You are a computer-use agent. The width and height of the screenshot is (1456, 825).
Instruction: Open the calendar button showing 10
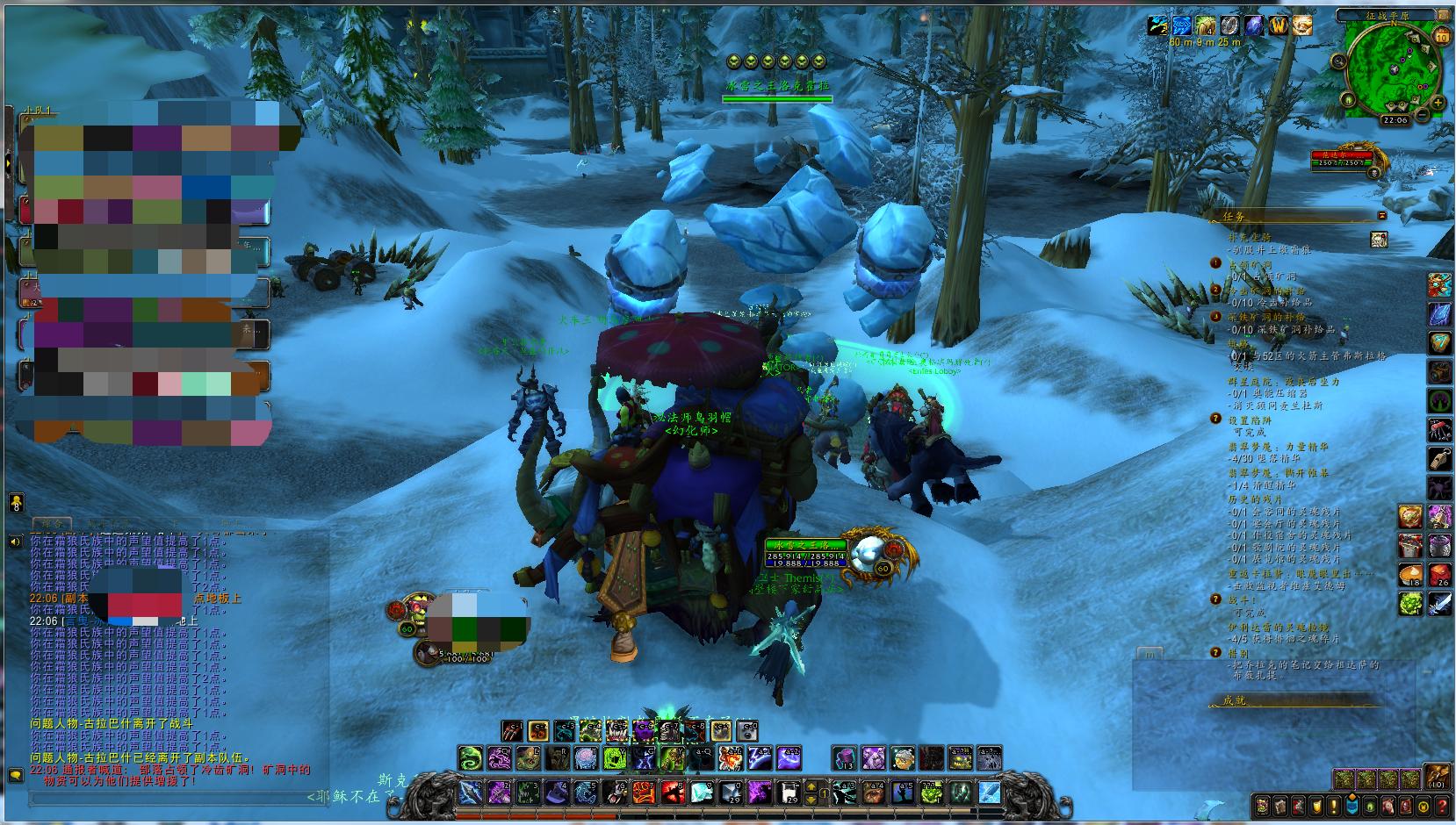[1441, 36]
